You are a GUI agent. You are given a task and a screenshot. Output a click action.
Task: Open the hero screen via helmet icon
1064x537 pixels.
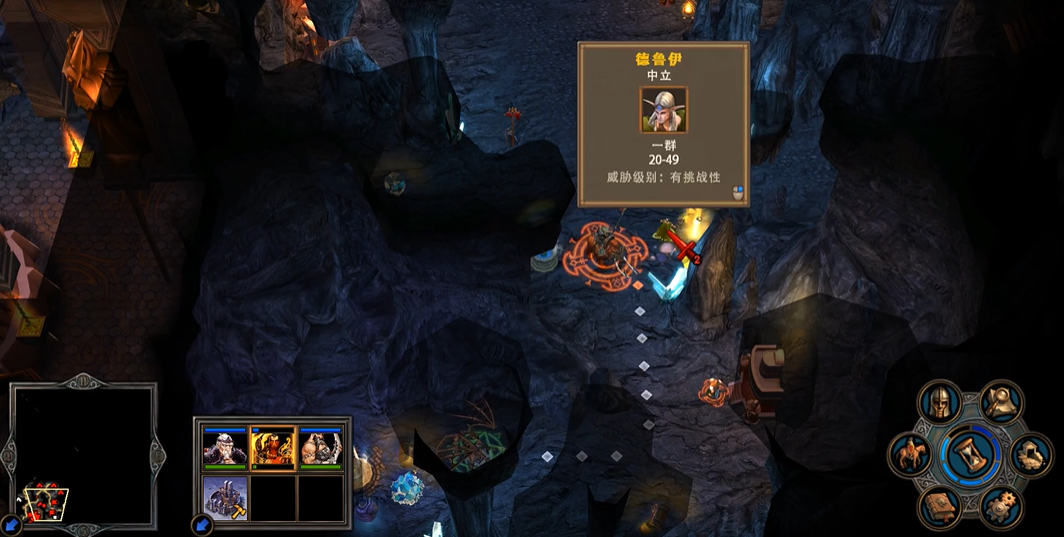click(939, 403)
